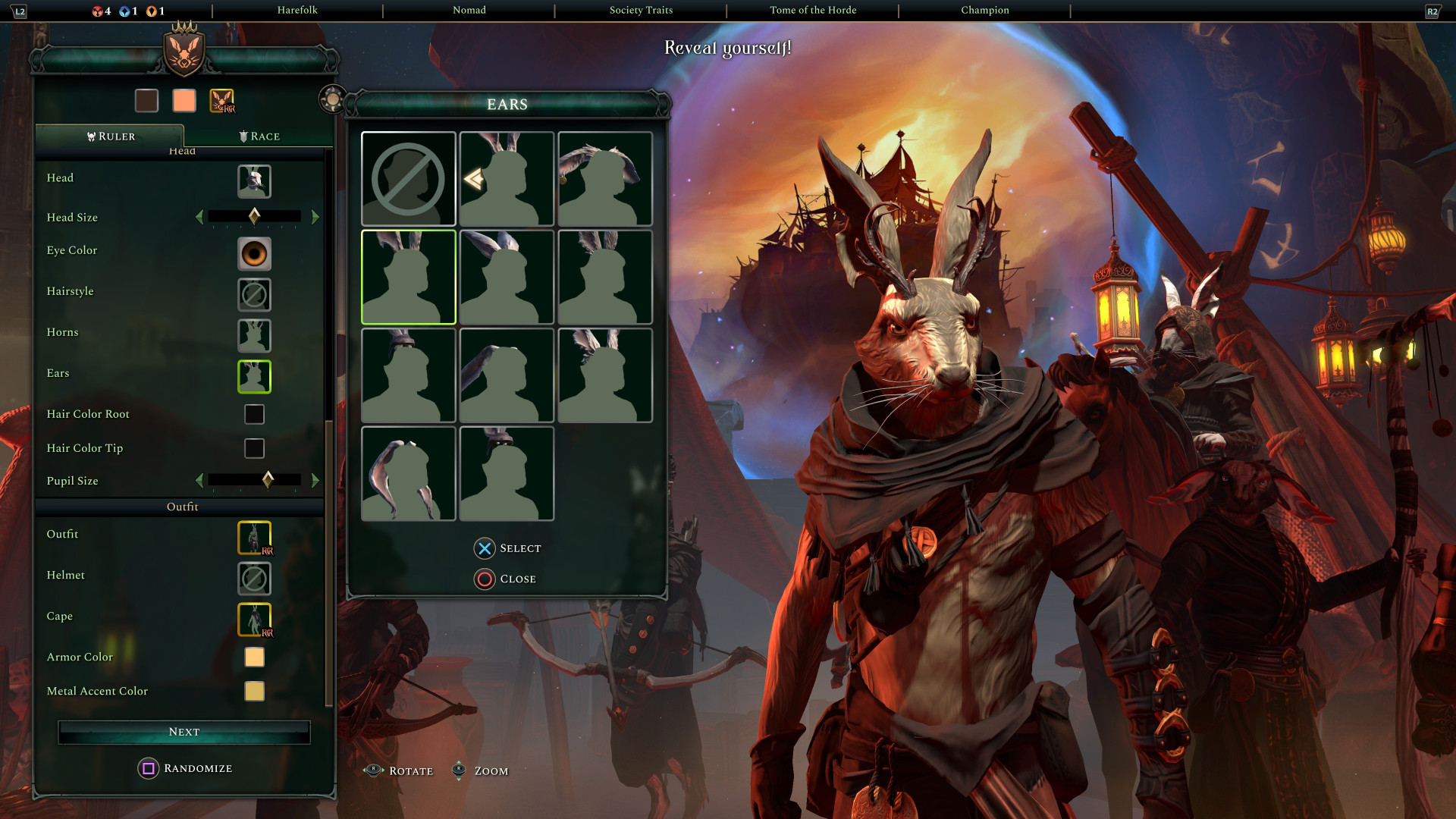This screenshot has width=1456, height=819.
Task: Open the Tome of the Horde step
Action: tap(813, 11)
